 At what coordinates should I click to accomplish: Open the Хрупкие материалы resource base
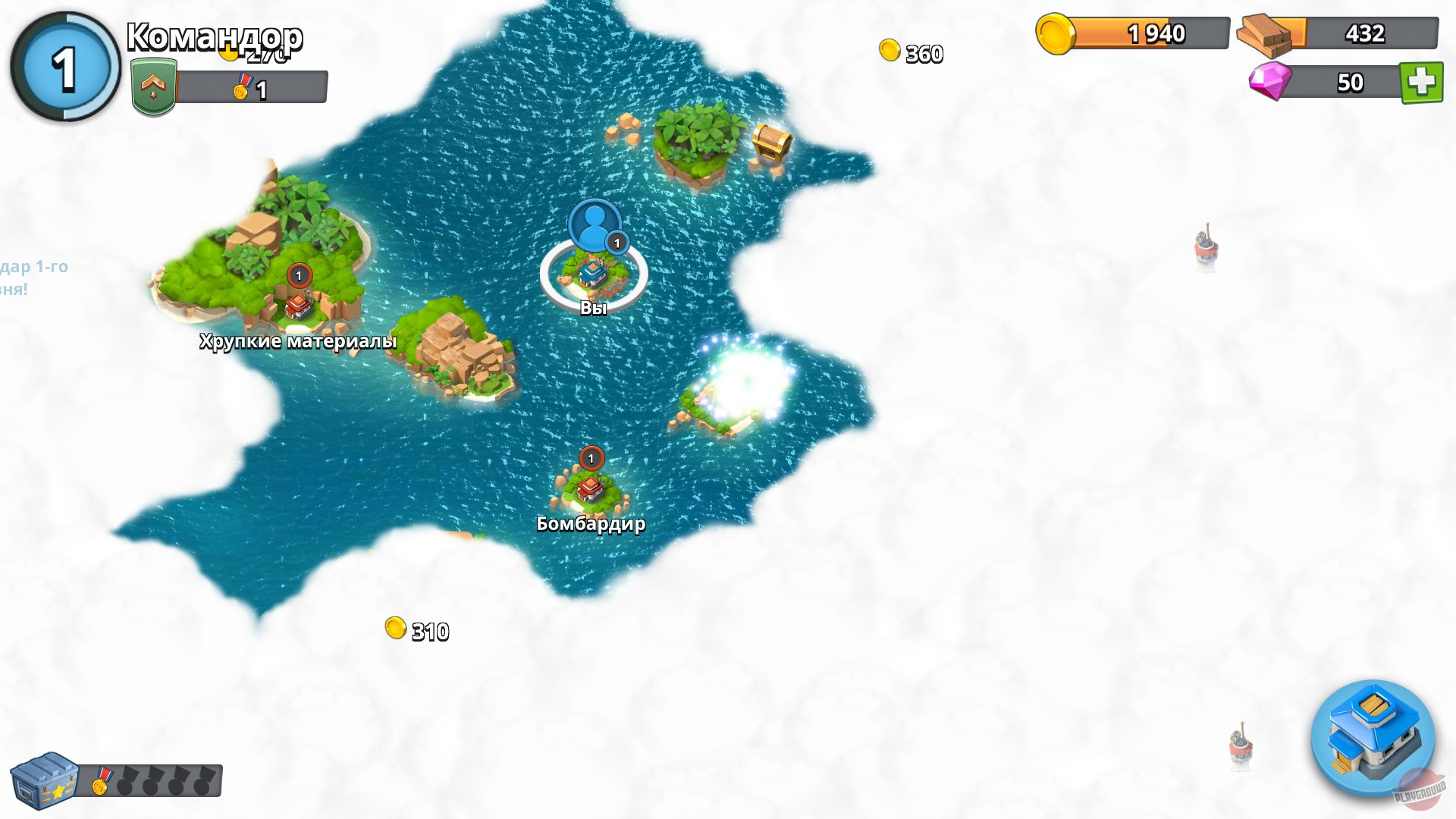coord(296,307)
